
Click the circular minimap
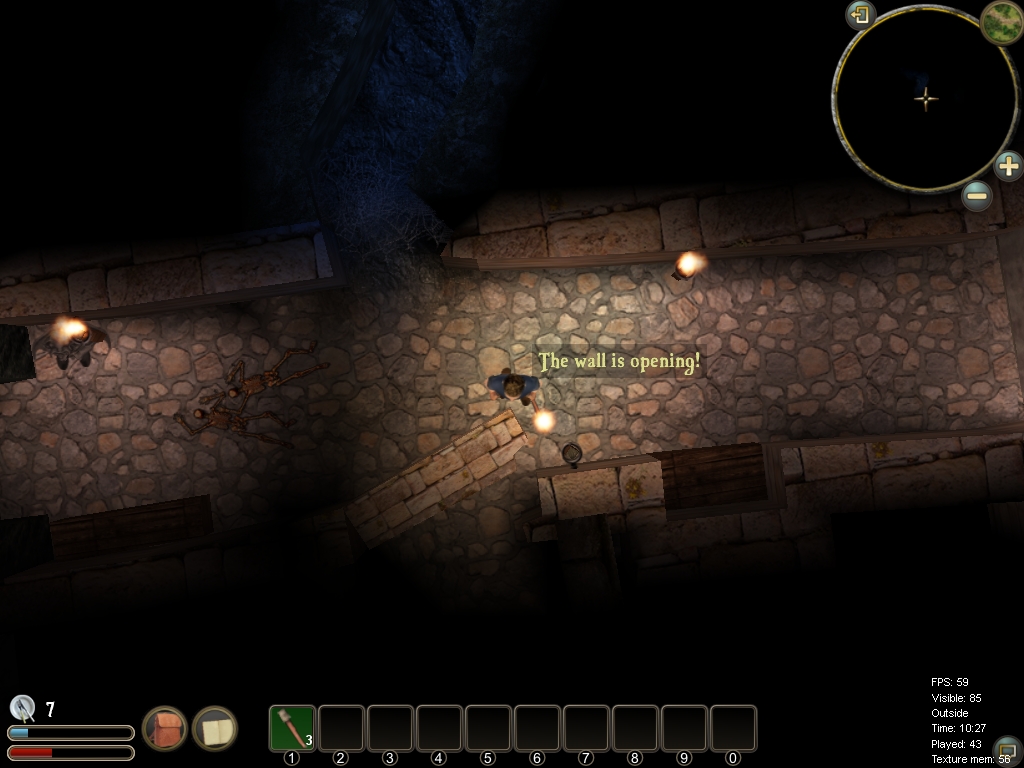[926, 98]
